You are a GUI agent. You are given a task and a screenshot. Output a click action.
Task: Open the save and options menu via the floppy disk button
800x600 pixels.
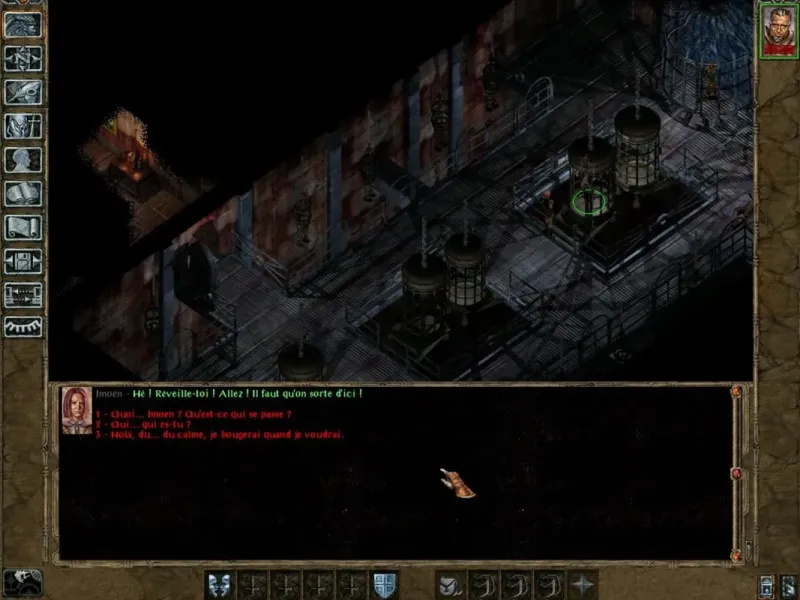tap(23, 261)
